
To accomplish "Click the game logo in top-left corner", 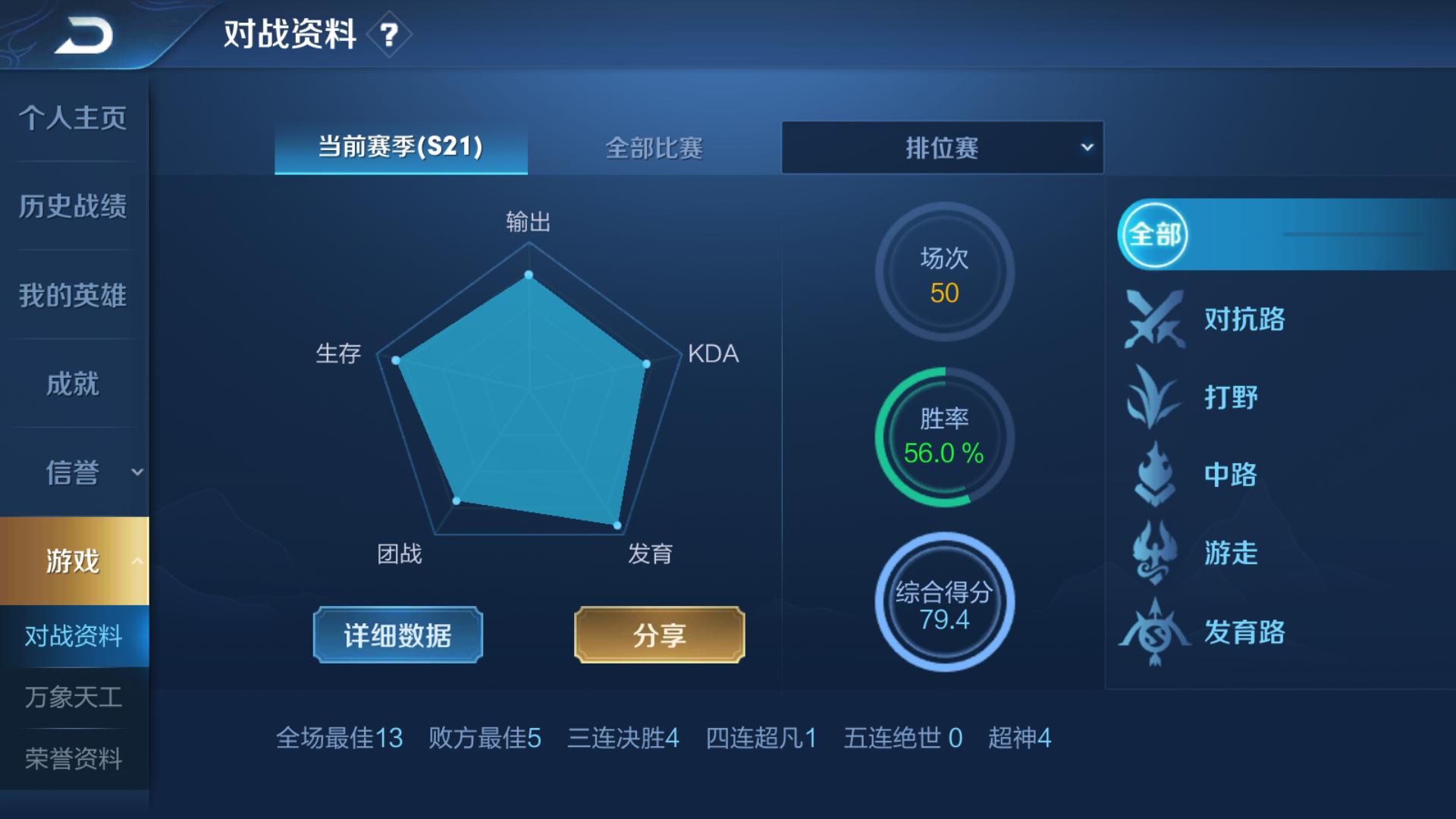I will click(x=83, y=34).
